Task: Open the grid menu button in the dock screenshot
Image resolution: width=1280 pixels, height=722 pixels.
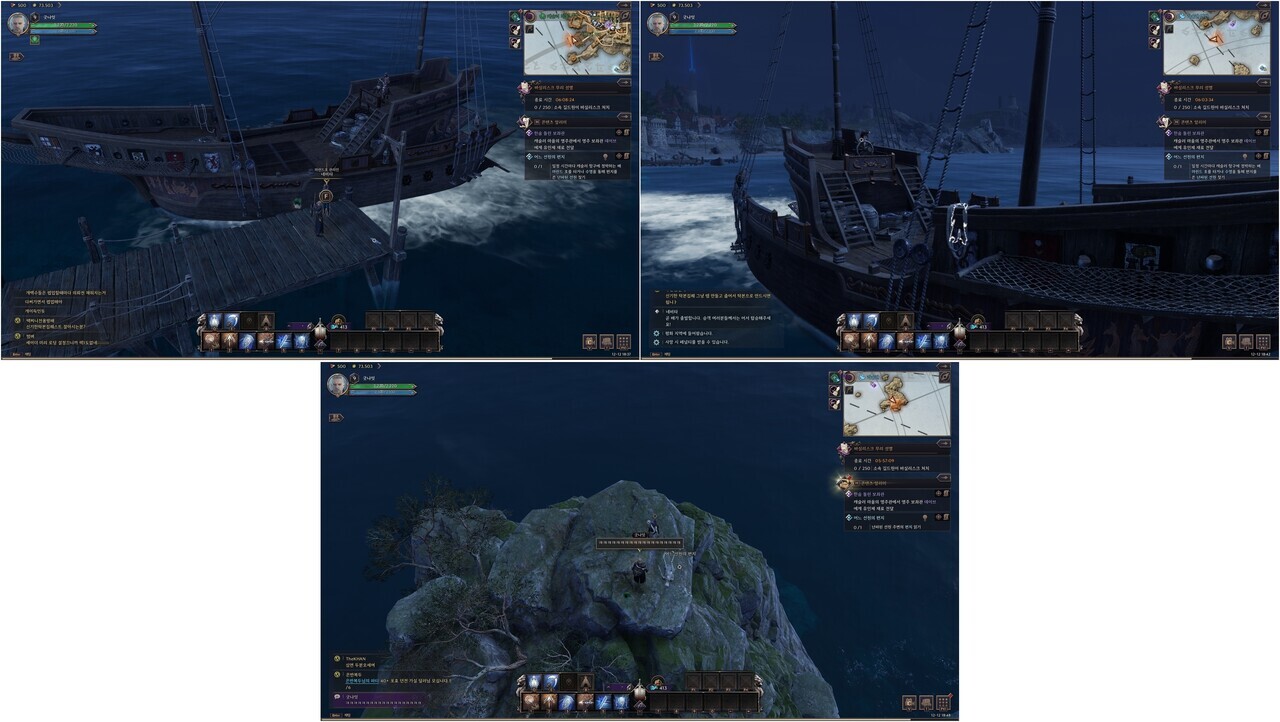Action: tap(623, 341)
